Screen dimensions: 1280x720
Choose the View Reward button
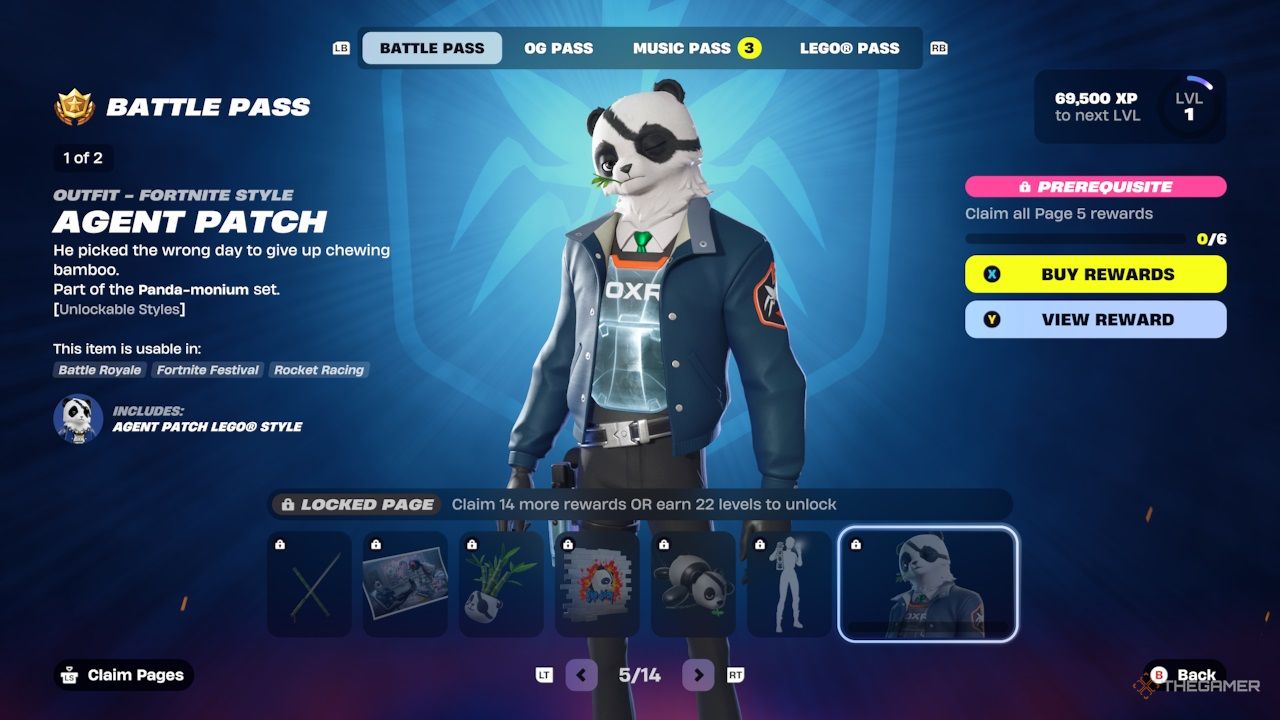pyautogui.click(x=1095, y=320)
